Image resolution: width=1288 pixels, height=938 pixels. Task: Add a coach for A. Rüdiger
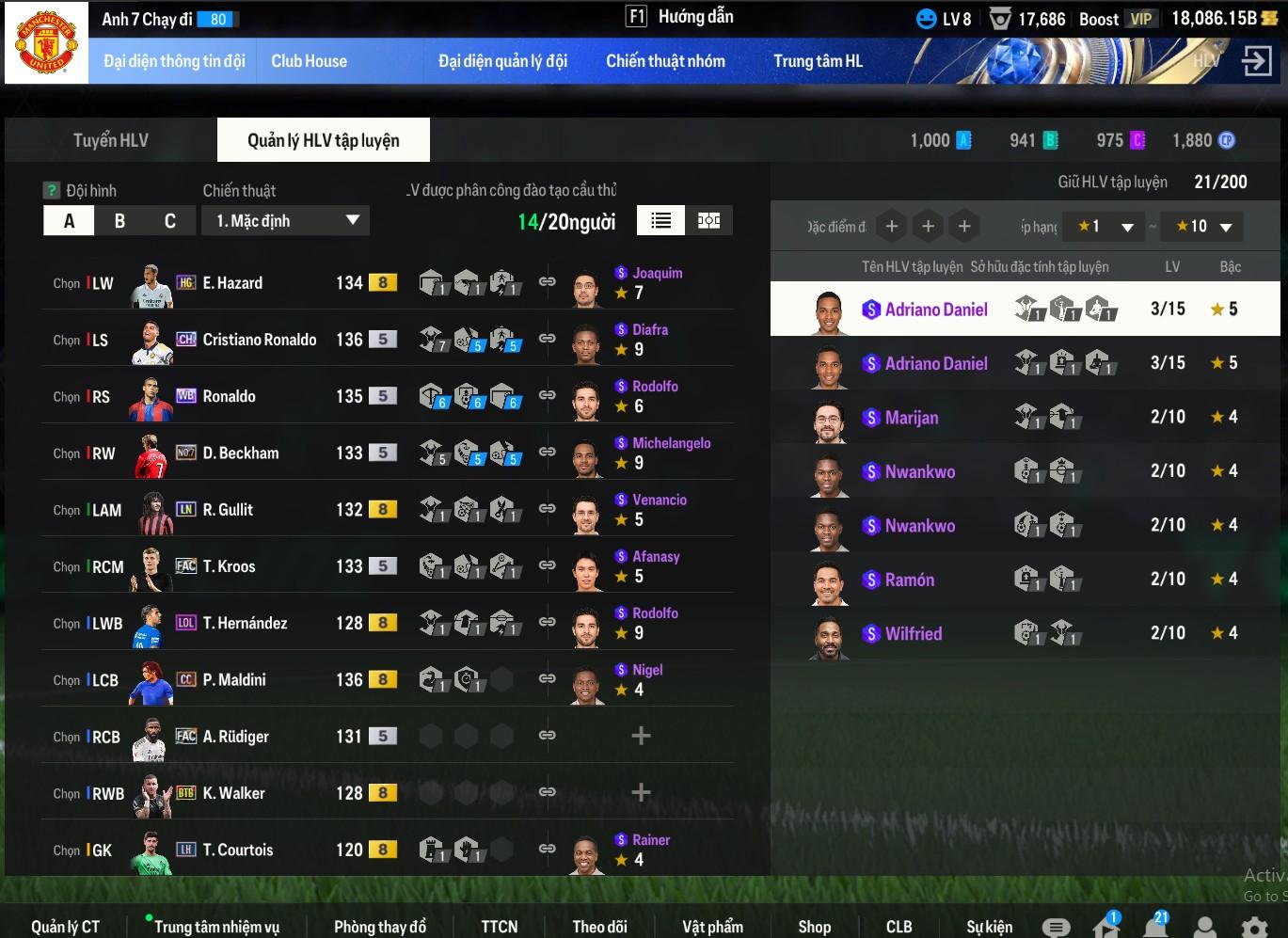(641, 736)
